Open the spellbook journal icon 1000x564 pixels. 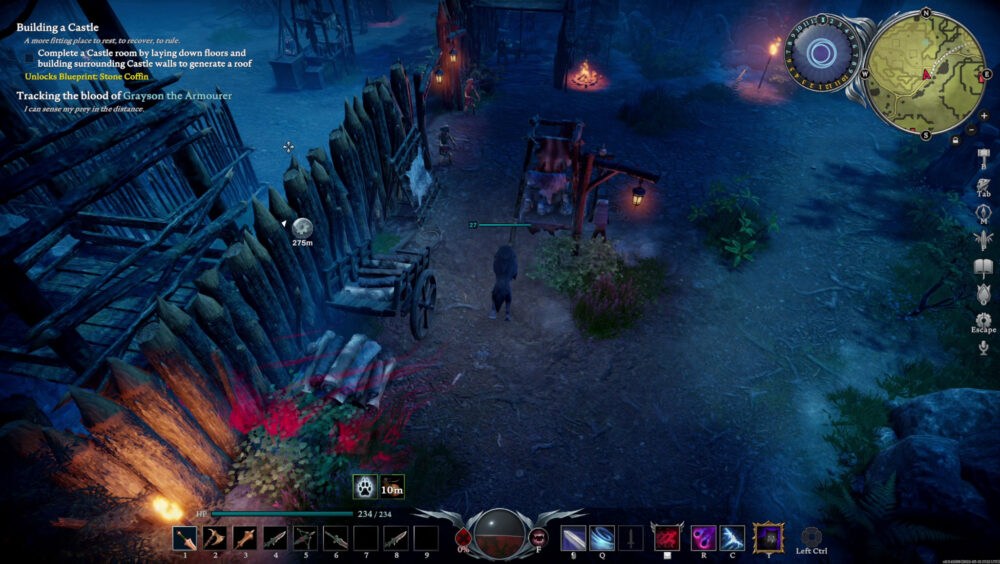[x=983, y=267]
